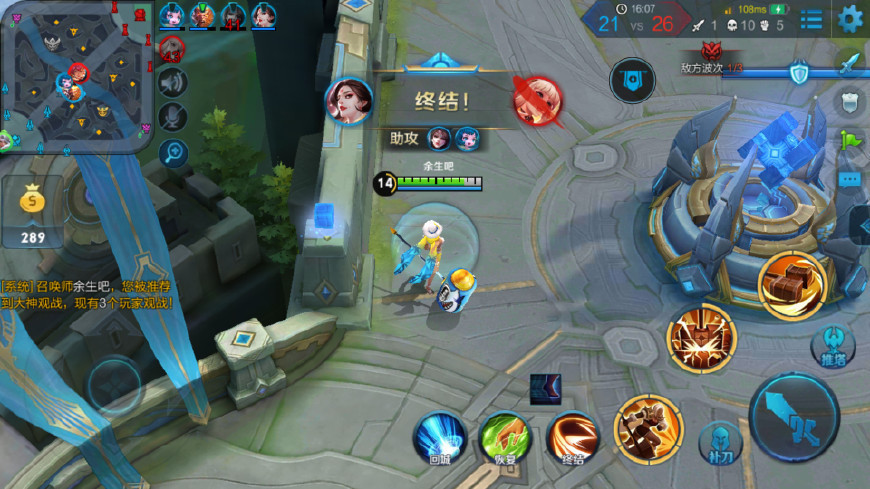Send the sword attack signal
This screenshot has height=489, width=870.
[x=850, y=62]
